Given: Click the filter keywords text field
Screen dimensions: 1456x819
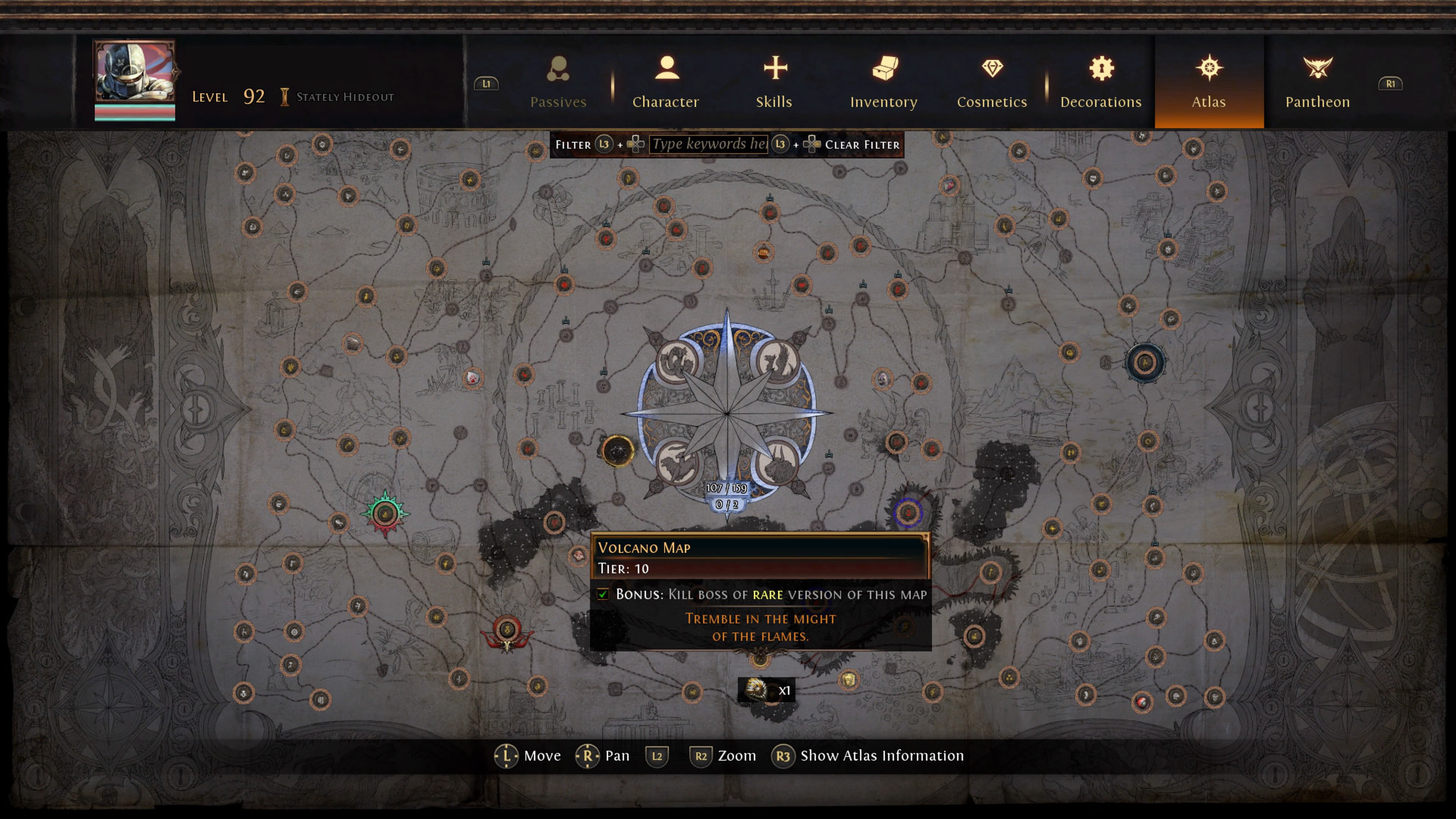Looking at the screenshot, I should pyautogui.click(x=709, y=144).
